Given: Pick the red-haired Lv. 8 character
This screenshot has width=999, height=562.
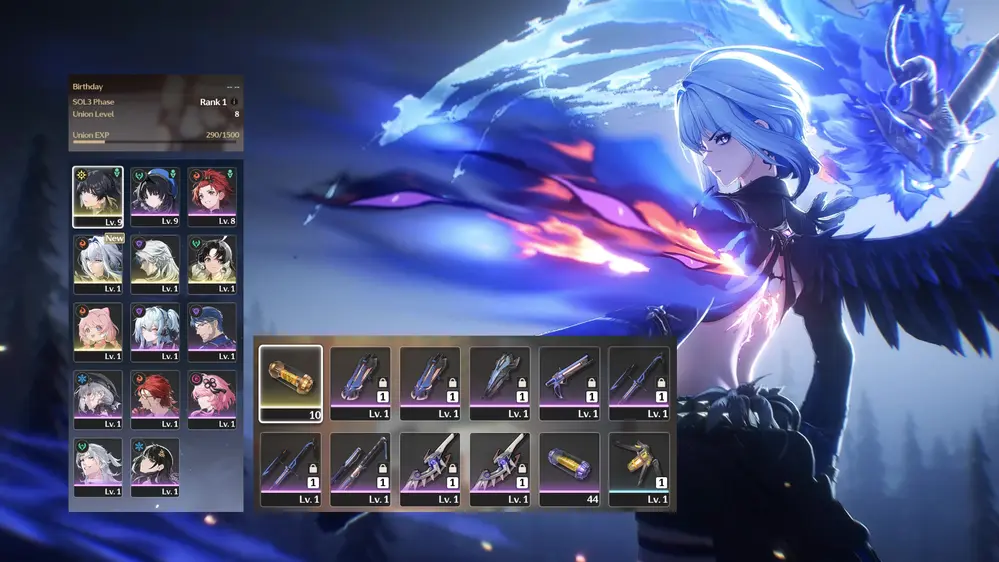Looking at the screenshot, I should pyautogui.click(x=211, y=196).
